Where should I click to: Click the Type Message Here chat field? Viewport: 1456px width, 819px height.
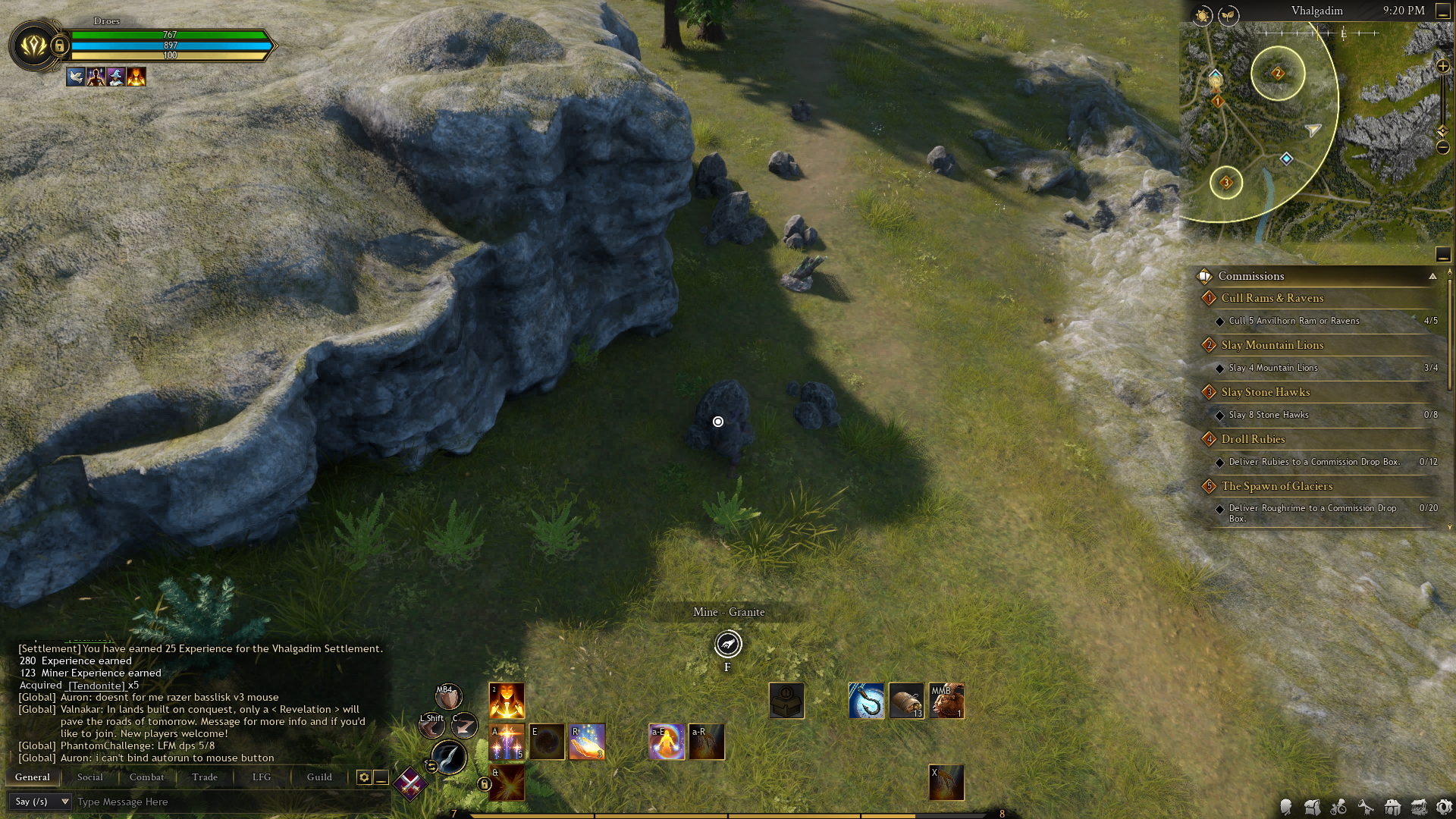pyautogui.click(x=227, y=802)
